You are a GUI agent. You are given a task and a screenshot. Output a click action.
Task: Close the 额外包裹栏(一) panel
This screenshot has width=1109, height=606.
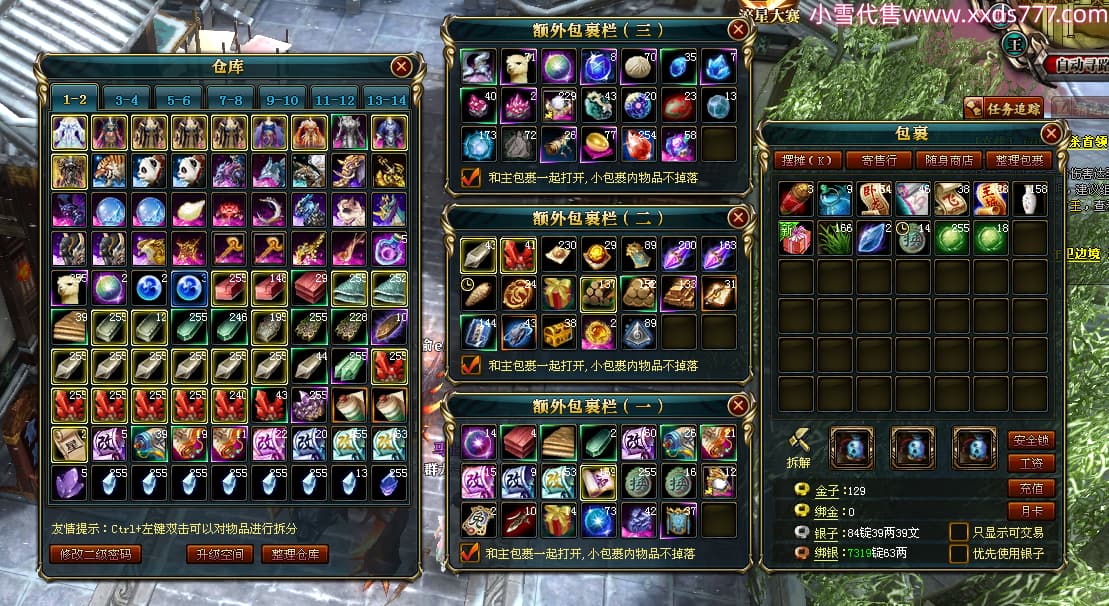click(x=738, y=405)
